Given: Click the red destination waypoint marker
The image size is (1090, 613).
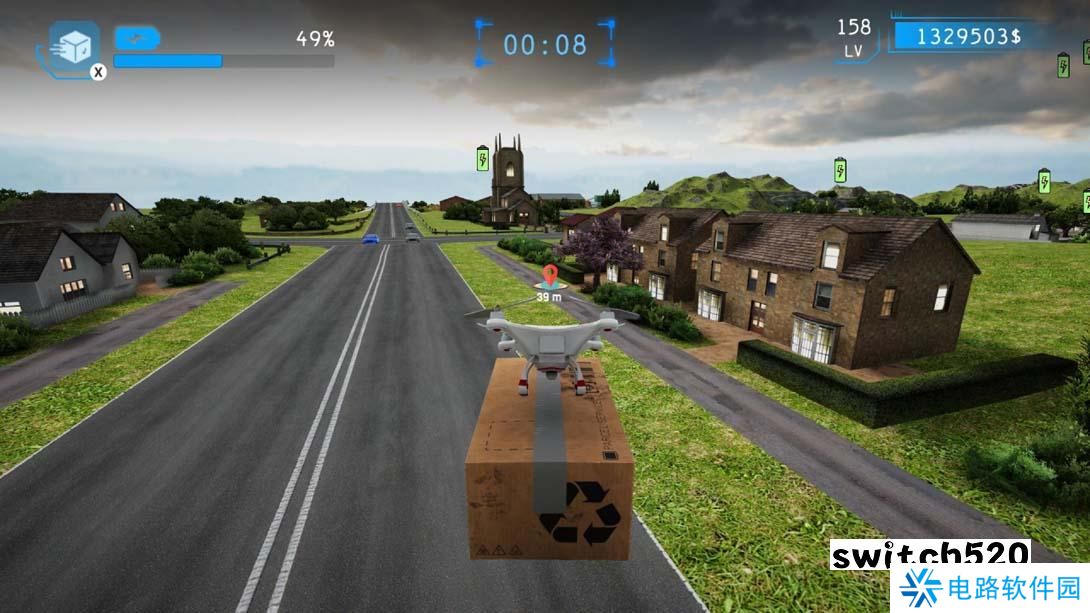Looking at the screenshot, I should [548, 276].
